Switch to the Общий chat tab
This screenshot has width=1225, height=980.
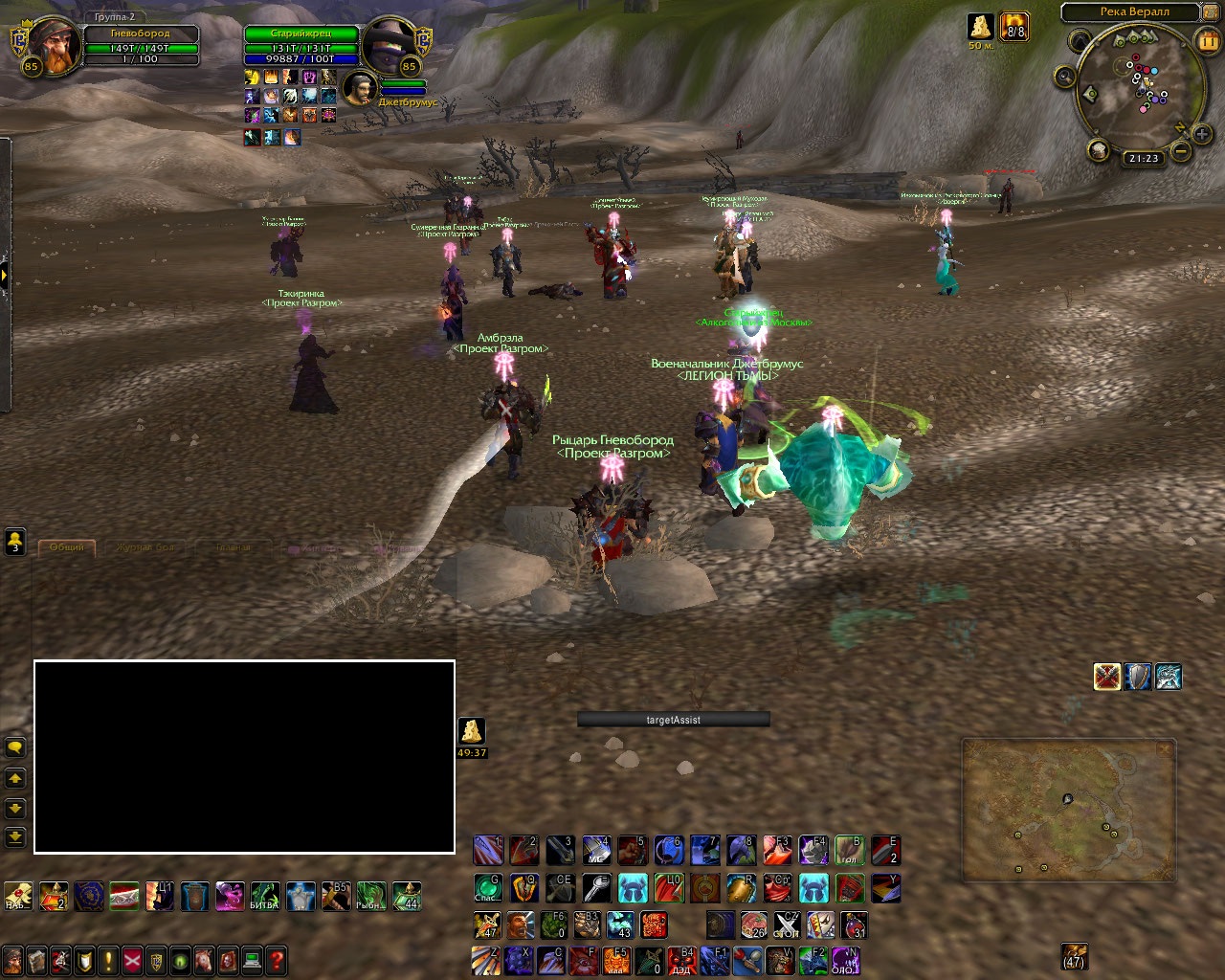66,547
